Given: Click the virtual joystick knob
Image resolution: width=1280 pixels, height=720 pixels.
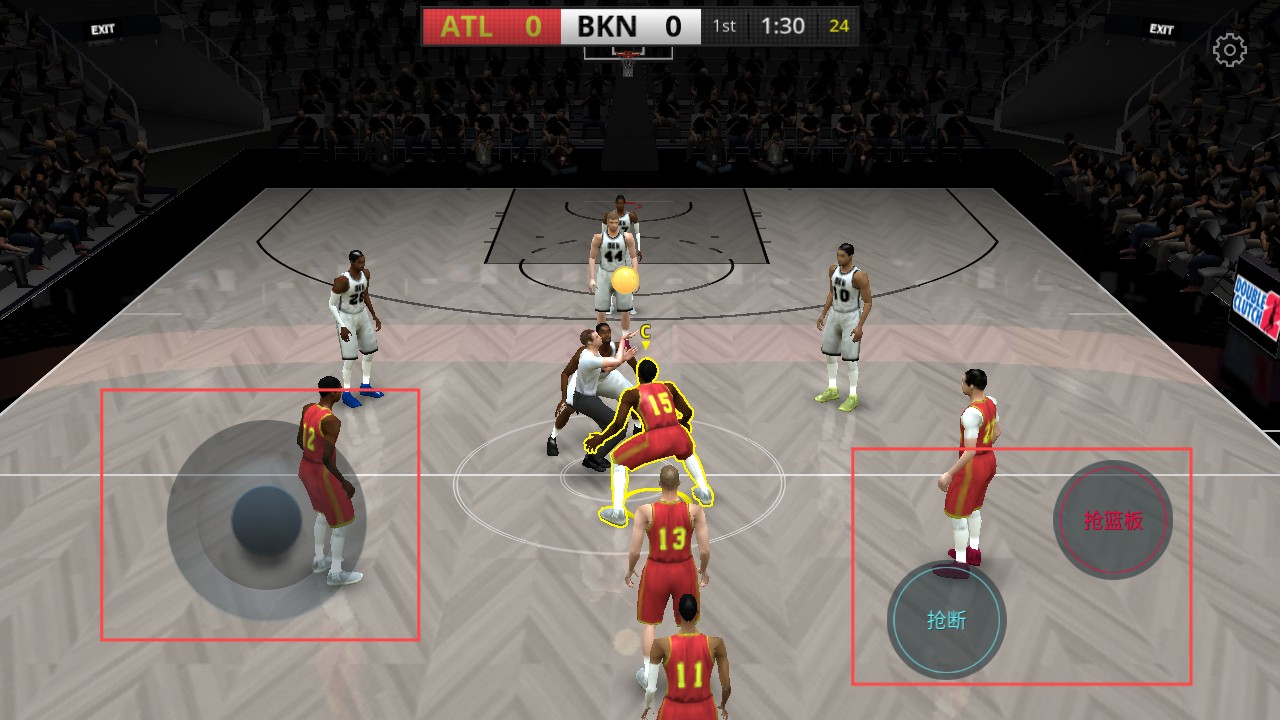Looking at the screenshot, I should click(266, 521).
